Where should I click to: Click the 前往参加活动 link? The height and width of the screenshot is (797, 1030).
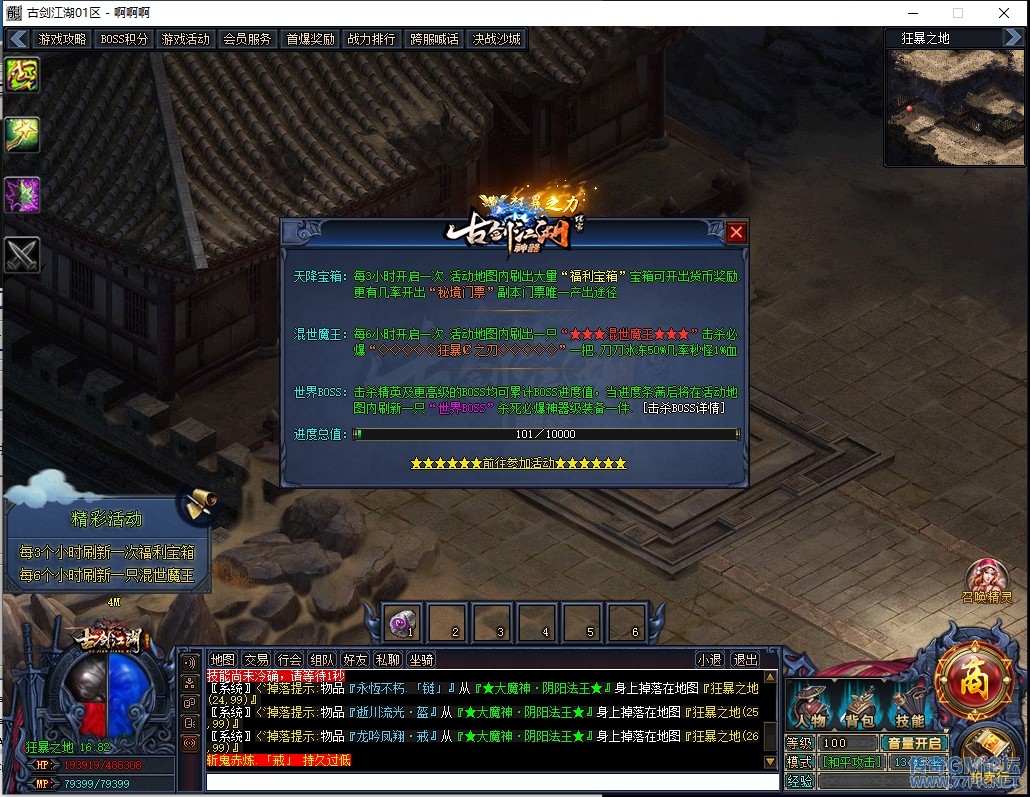point(518,463)
